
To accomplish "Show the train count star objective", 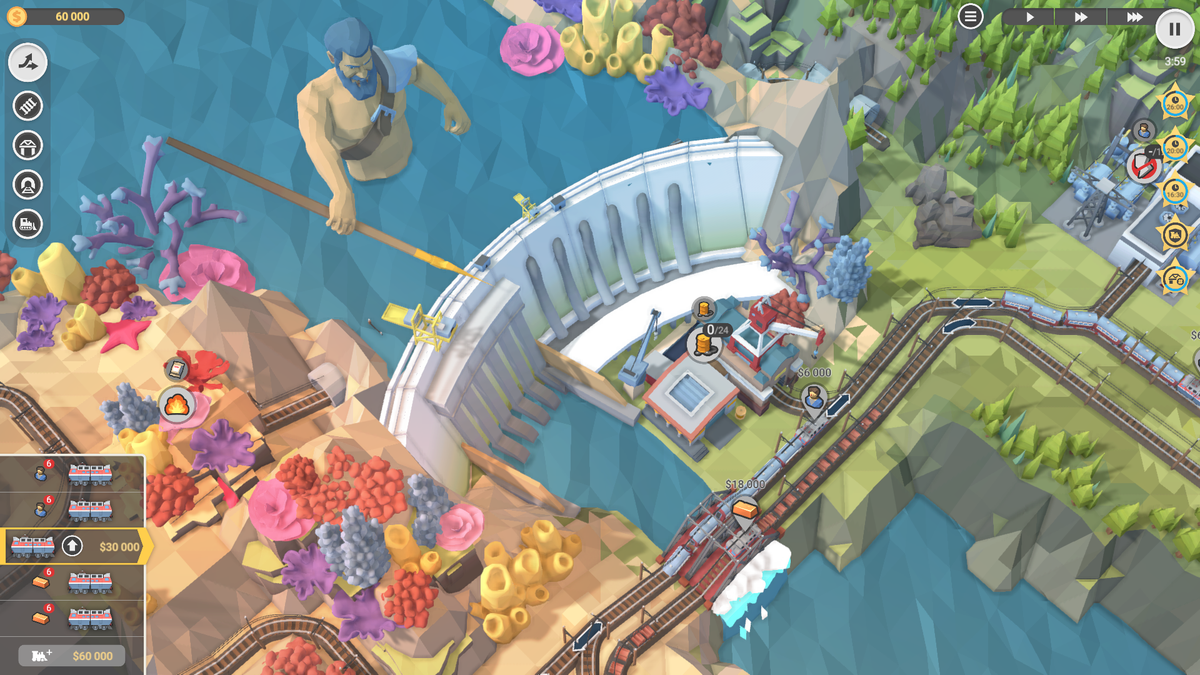I will tap(1173, 233).
